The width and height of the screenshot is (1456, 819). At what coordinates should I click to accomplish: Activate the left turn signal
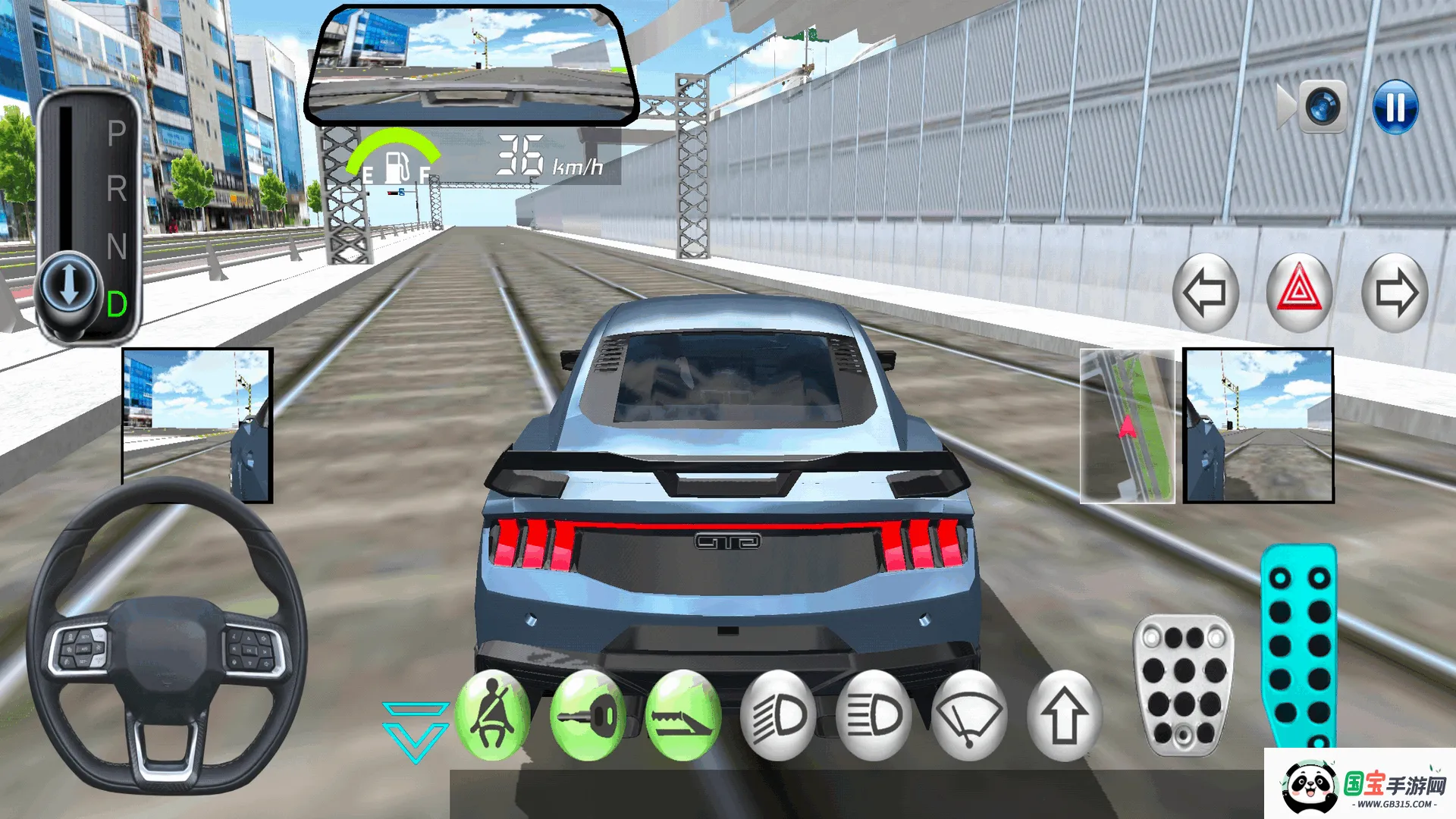[x=1206, y=294]
